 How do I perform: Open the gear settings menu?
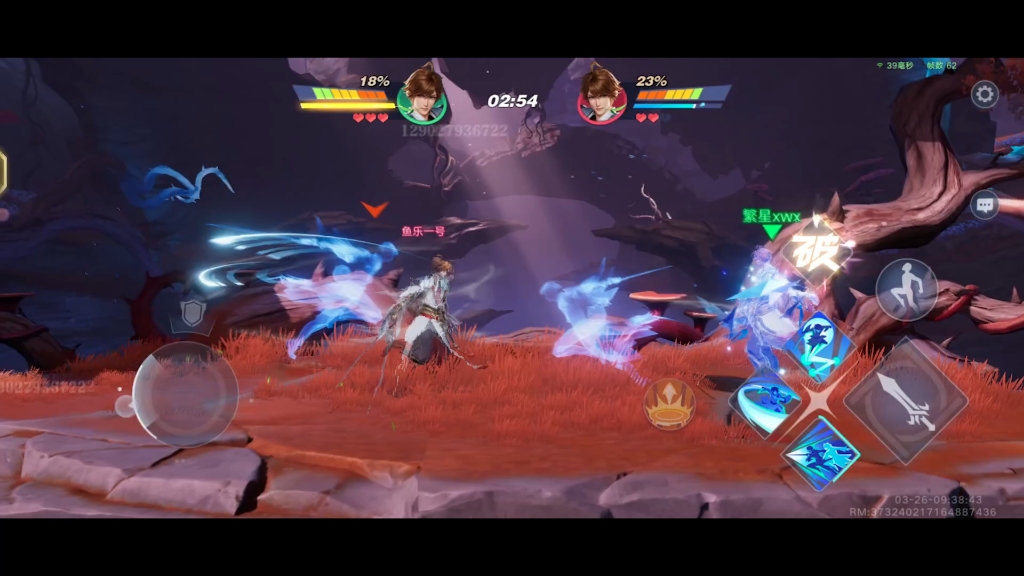point(985,95)
